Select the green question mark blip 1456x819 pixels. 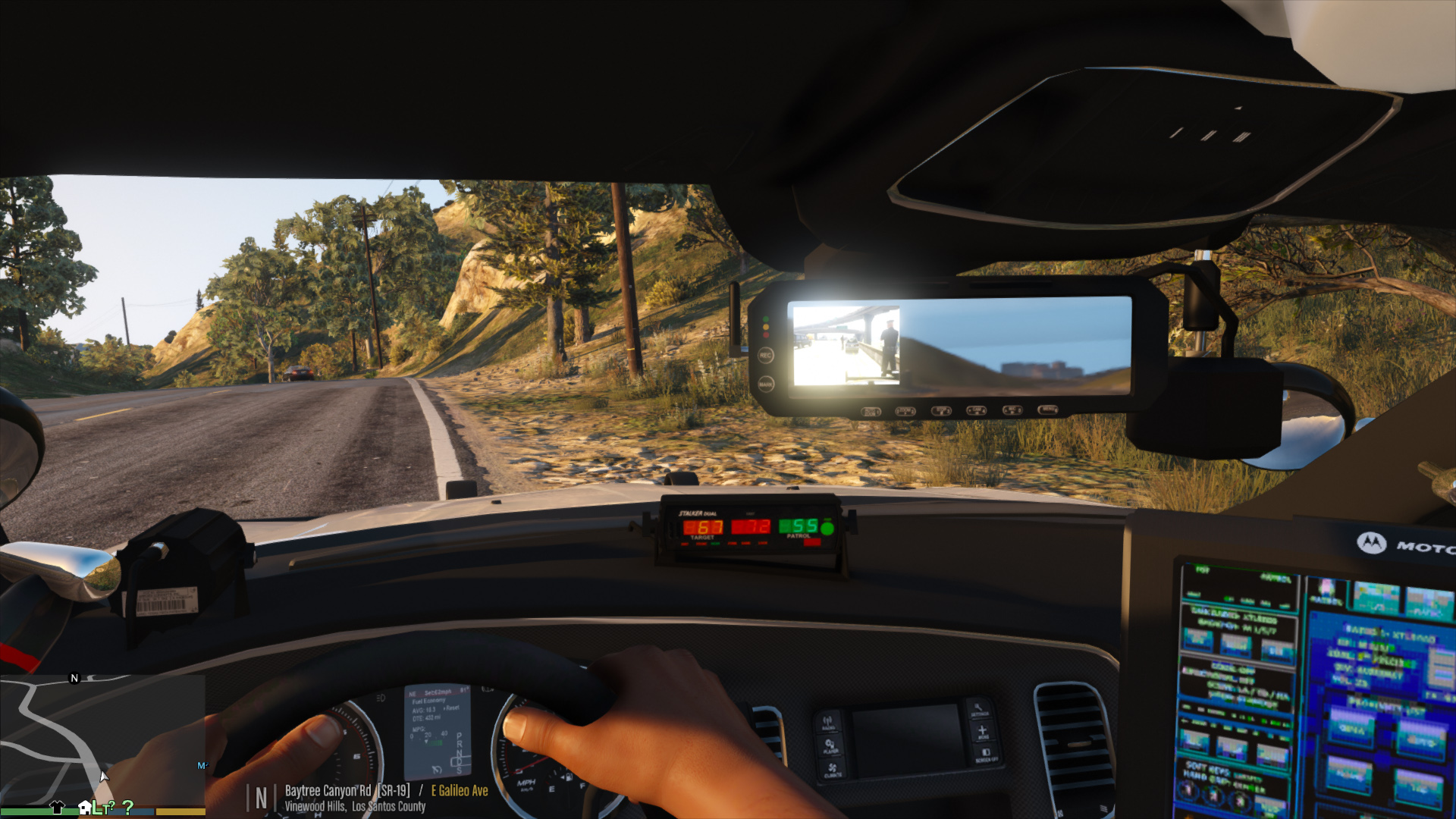tap(127, 808)
